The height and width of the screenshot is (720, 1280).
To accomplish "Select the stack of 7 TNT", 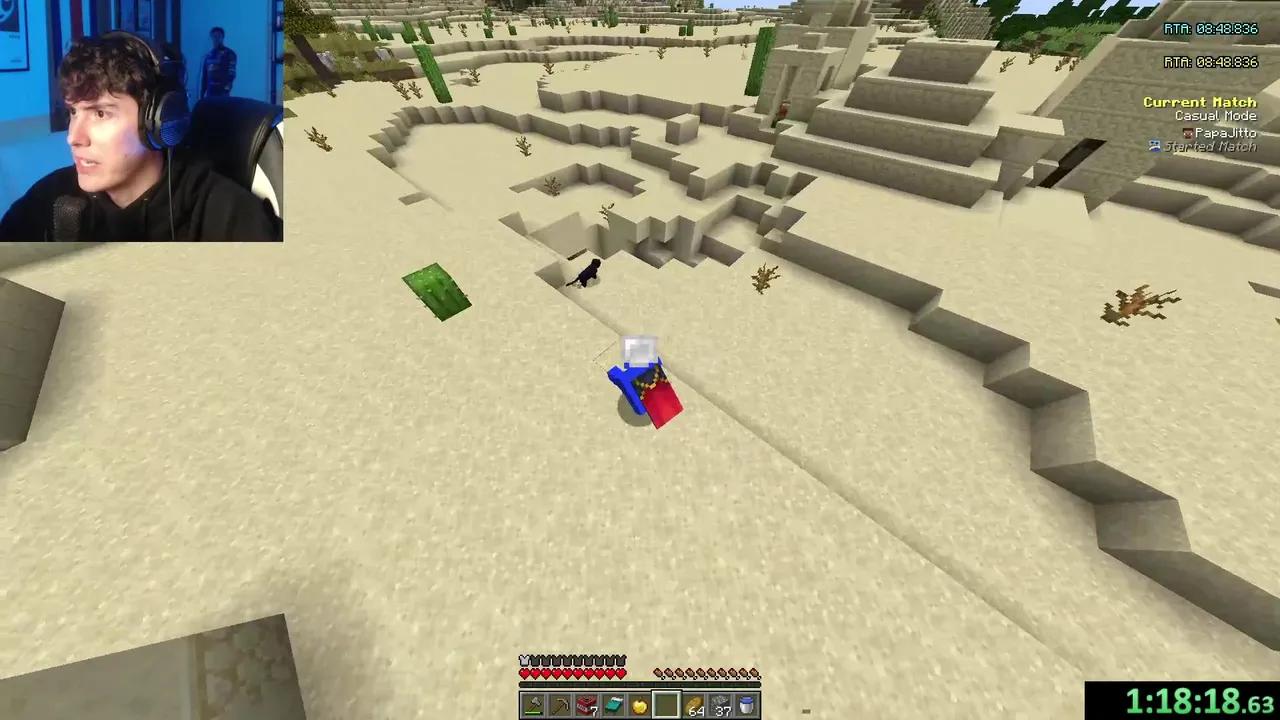I will click(x=586, y=705).
